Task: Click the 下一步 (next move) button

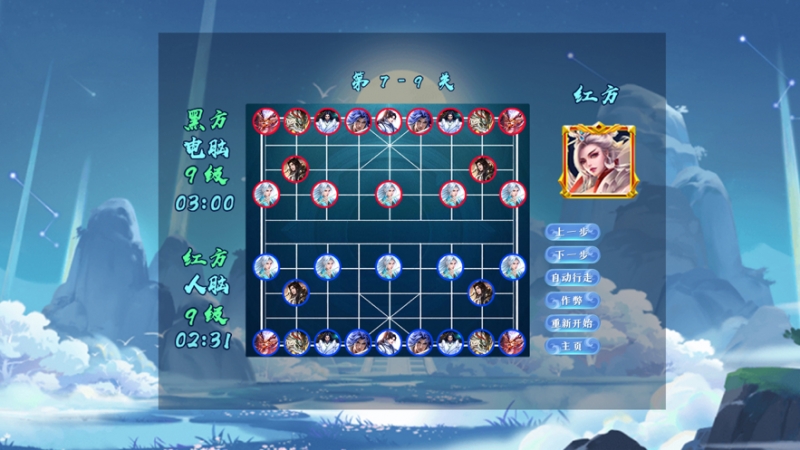Action: coord(572,254)
